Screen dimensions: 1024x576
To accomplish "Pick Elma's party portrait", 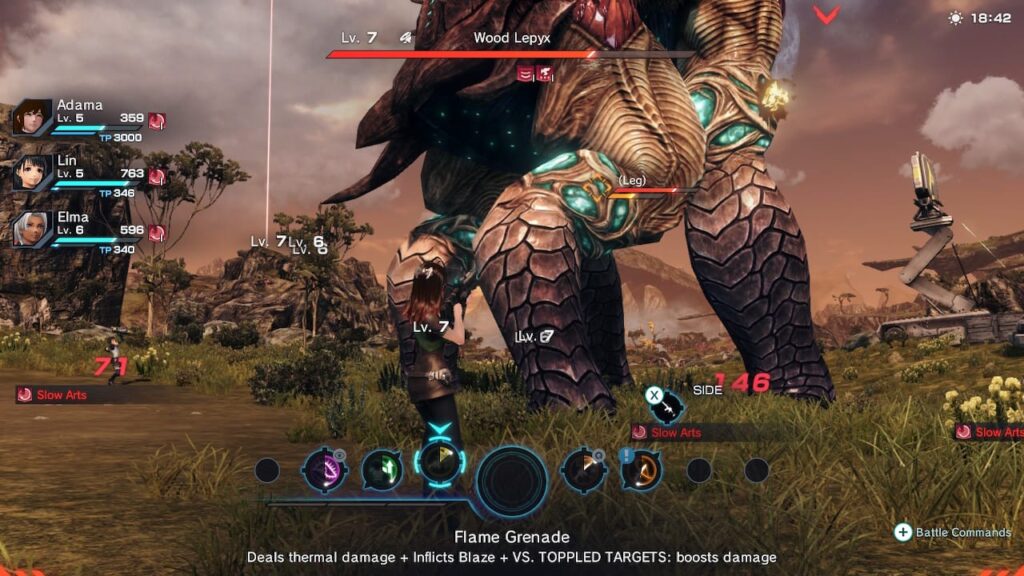I will (32, 229).
